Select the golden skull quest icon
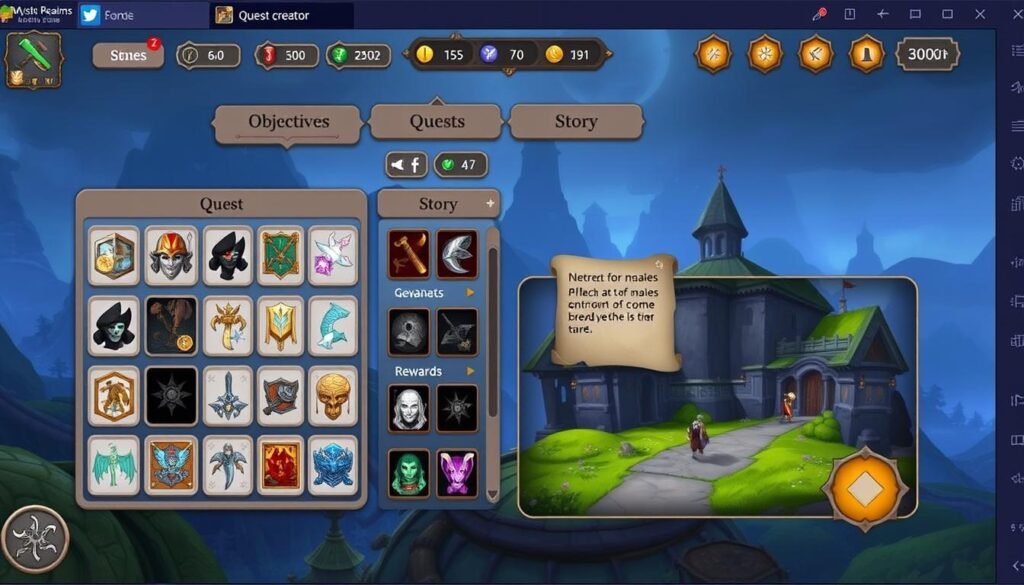1024x585 pixels. click(x=333, y=396)
